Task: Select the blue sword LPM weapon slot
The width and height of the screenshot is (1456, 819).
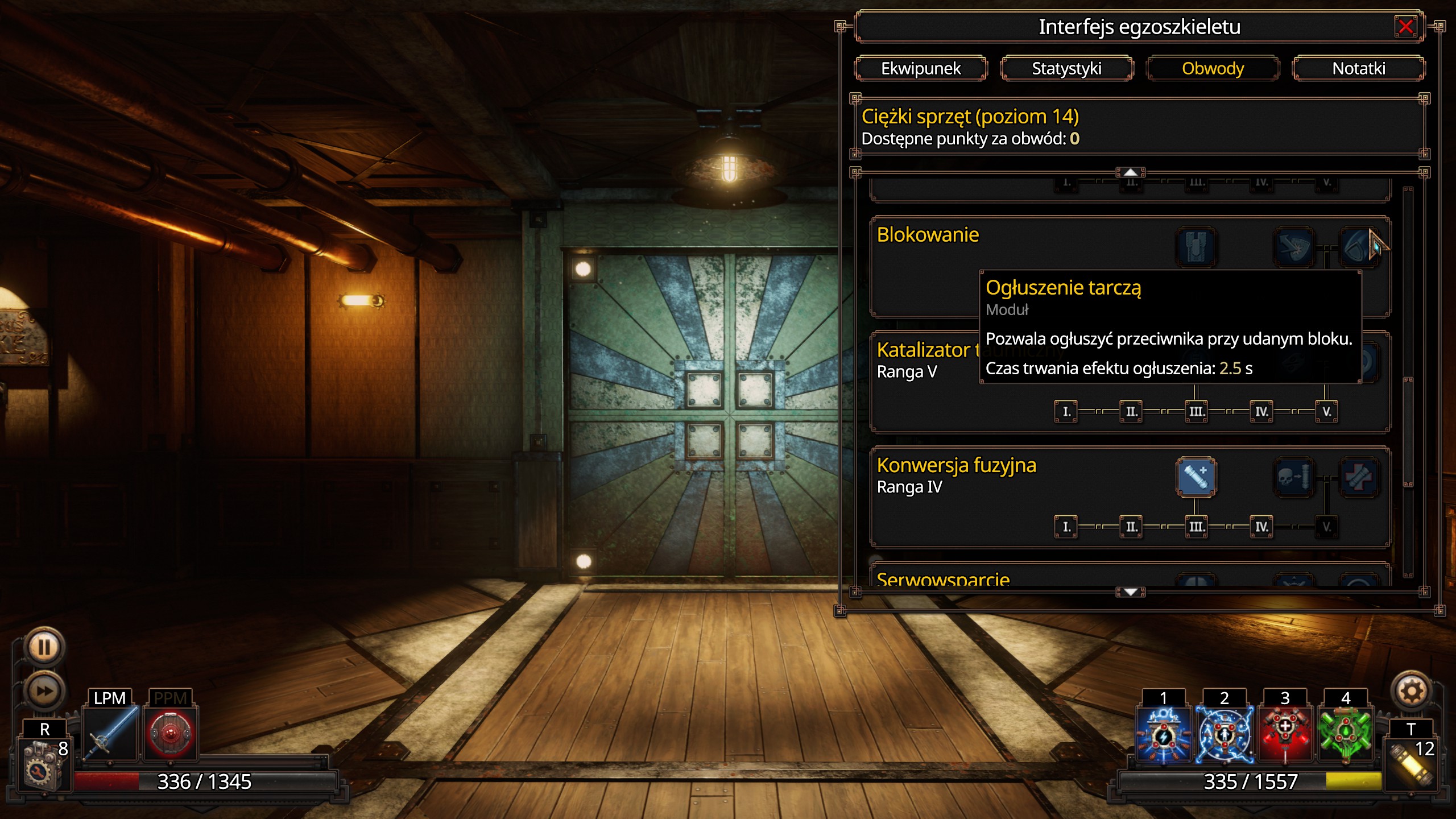Action: click(111, 733)
